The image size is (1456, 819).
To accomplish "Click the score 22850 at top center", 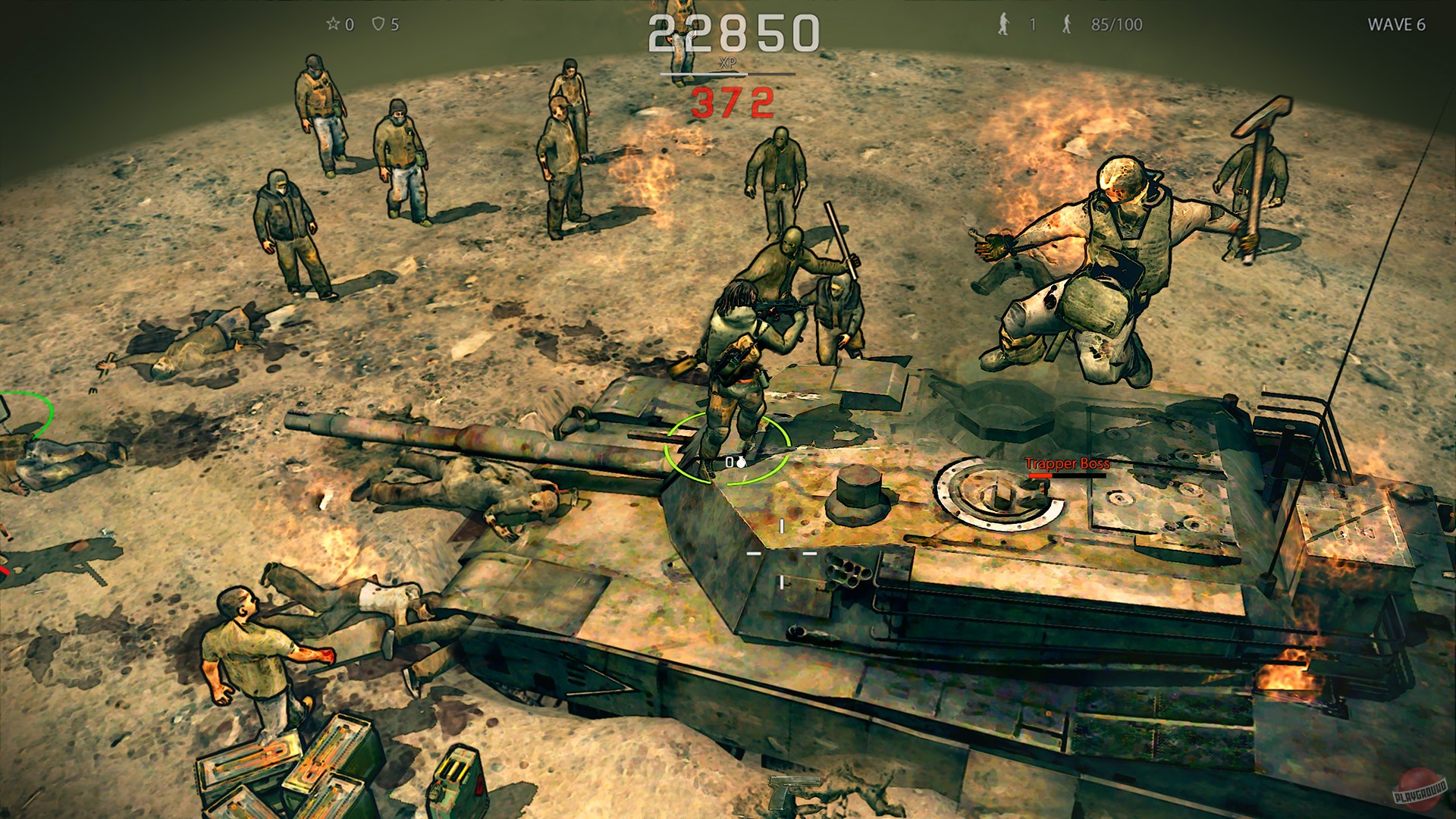I will (733, 33).
